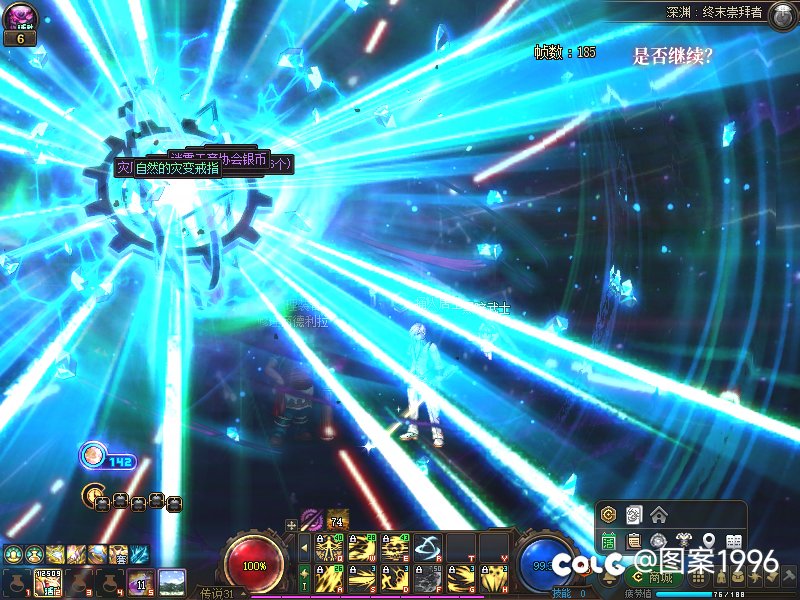Click the round dungeon icon beside 深渊 title

(782, 14)
